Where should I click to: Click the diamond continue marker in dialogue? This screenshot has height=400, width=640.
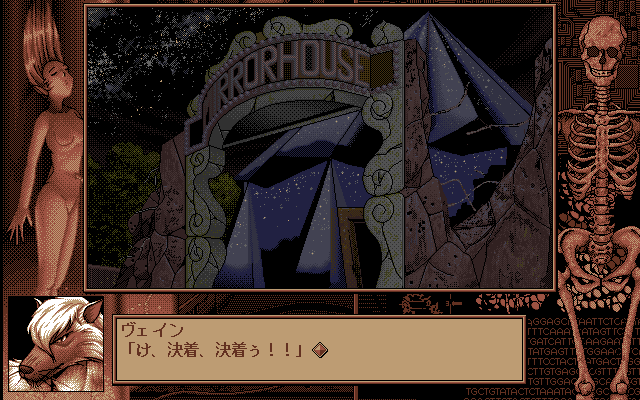pos(320,349)
